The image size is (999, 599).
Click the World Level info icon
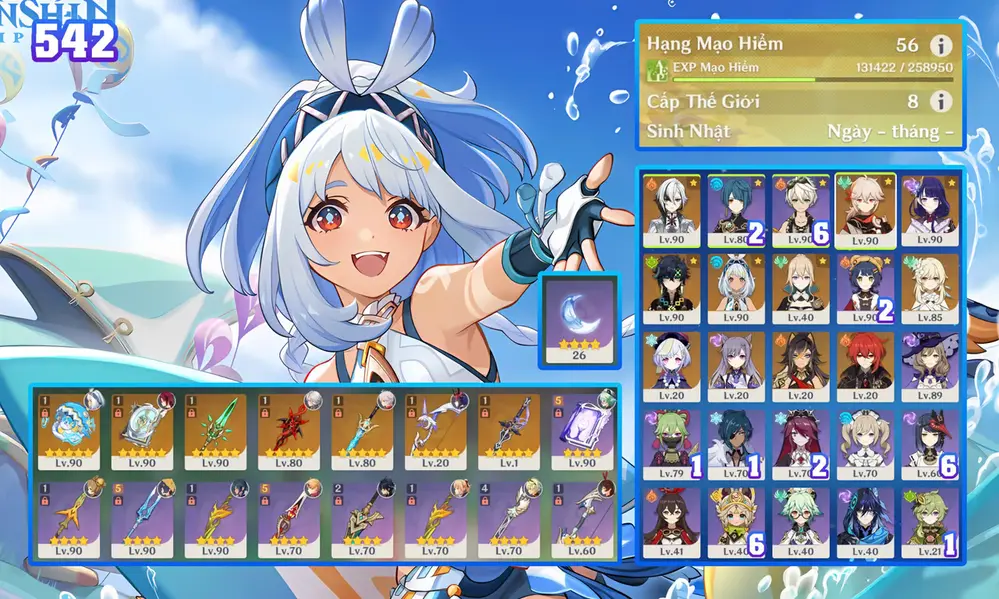click(x=939, y=101)
